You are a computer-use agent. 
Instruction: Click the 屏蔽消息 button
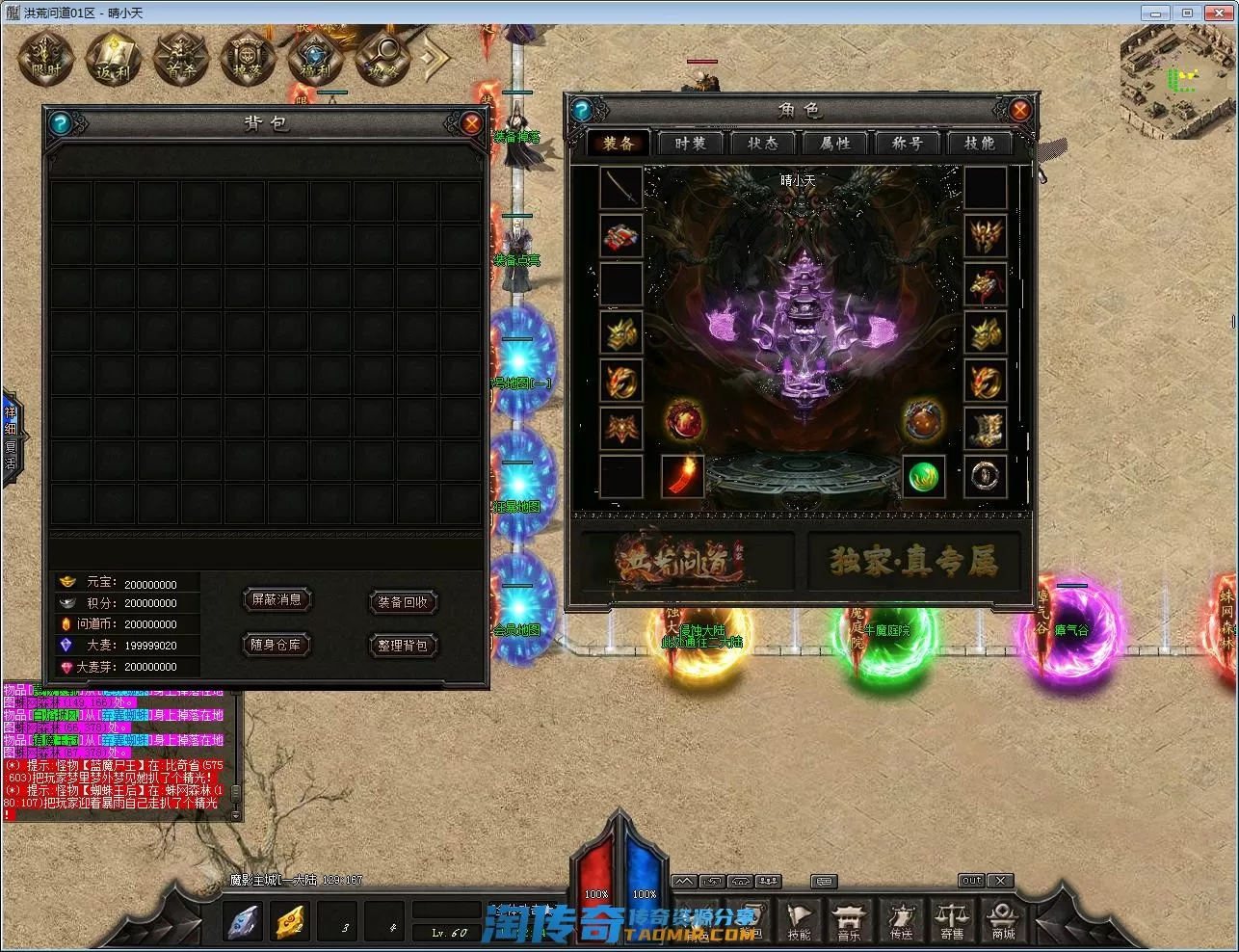click(277, 600)
